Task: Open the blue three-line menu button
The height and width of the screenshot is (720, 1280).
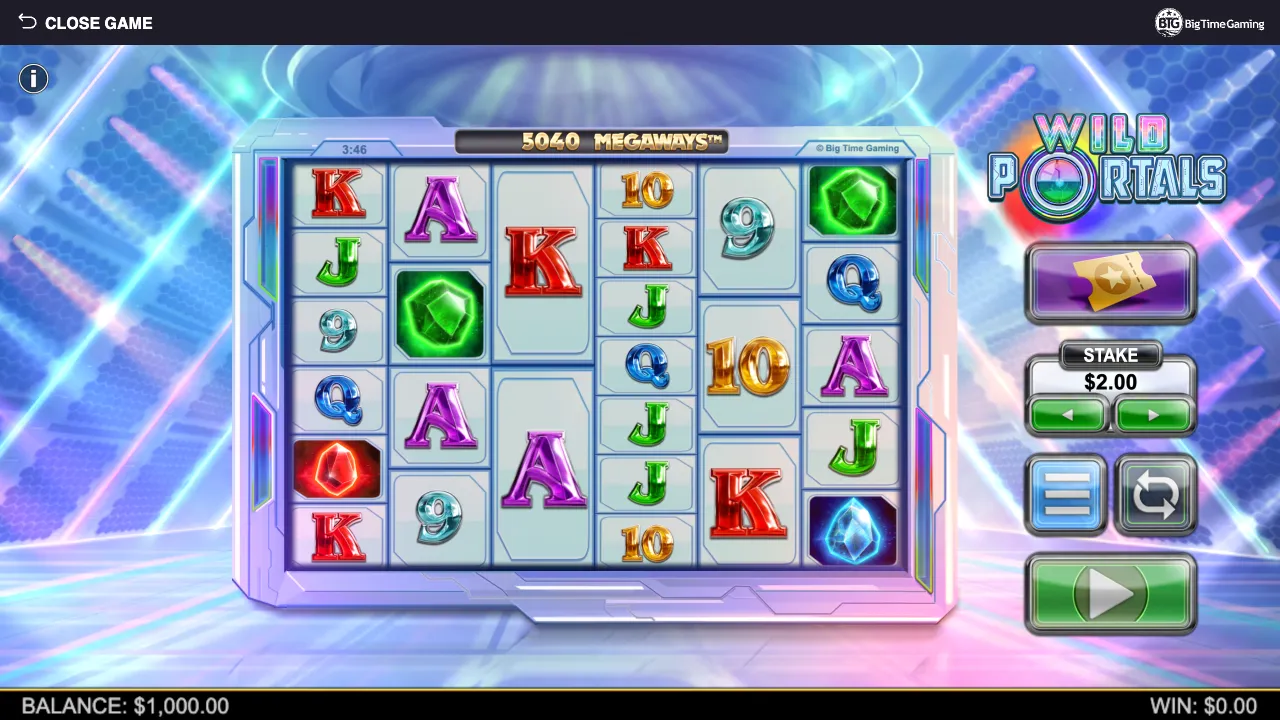Action: click(x=1066, y=494)
